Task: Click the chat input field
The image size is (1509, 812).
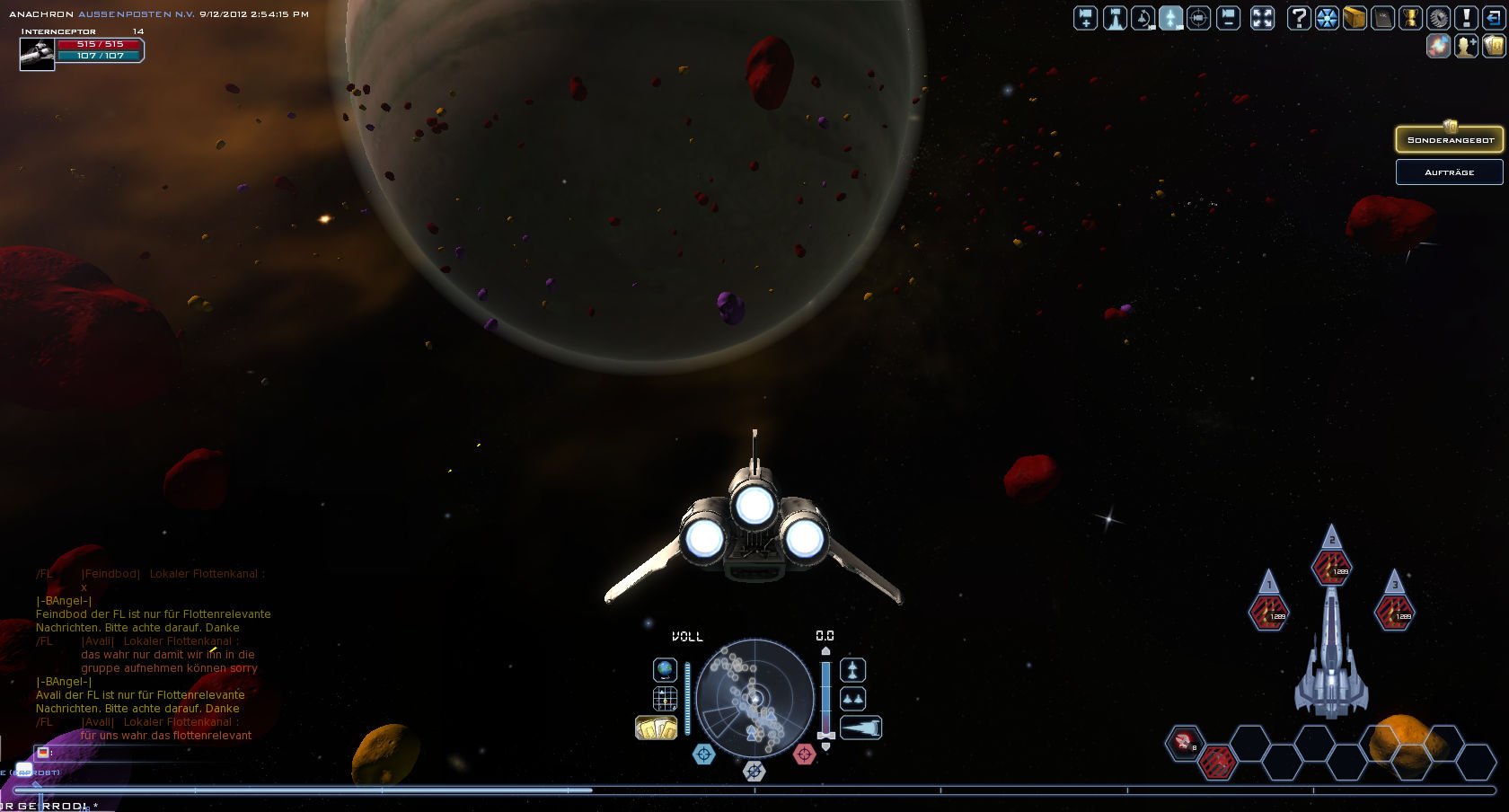Action: pos(135,753)
